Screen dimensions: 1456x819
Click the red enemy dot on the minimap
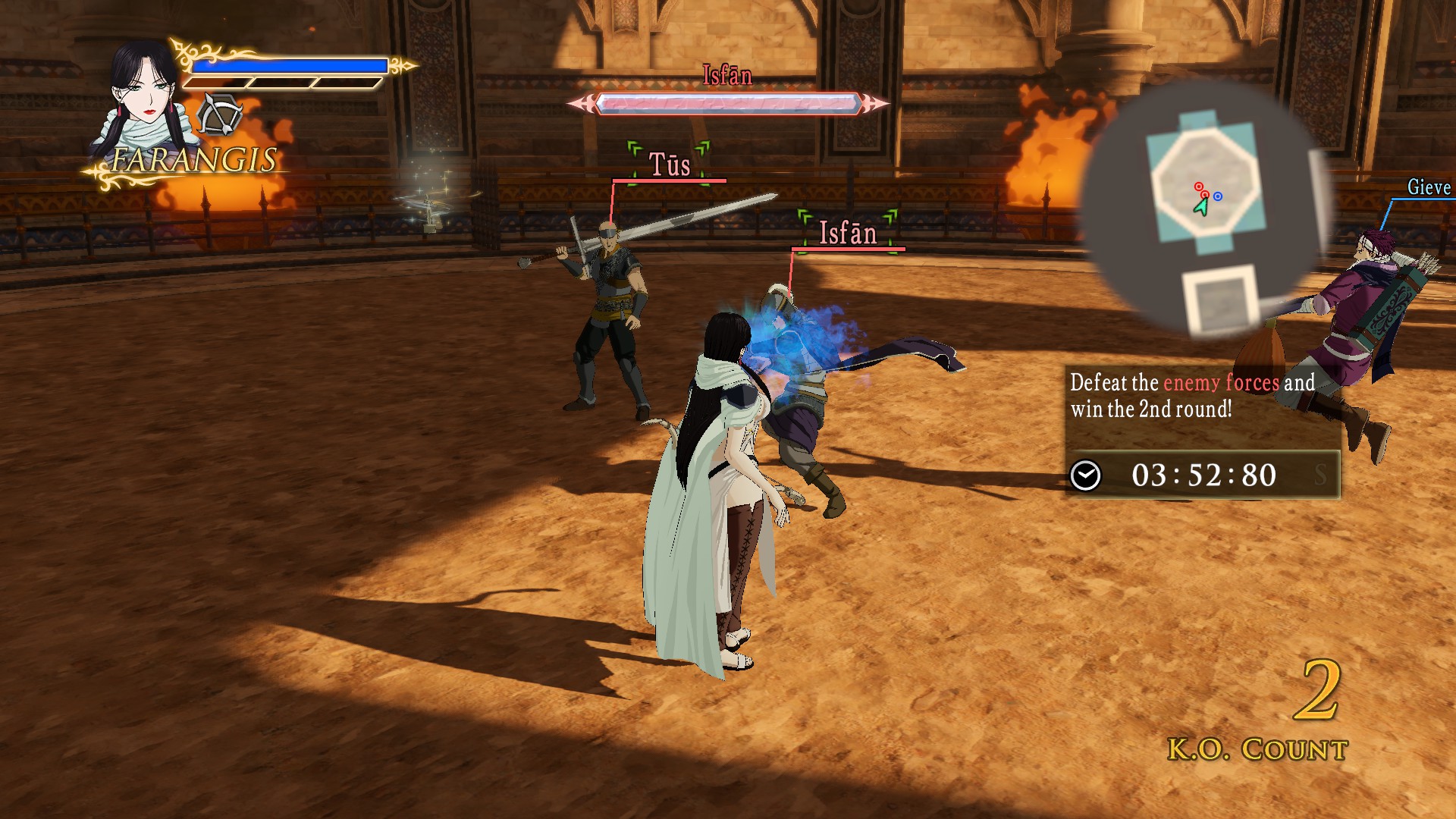click(x=1199, y=187)
